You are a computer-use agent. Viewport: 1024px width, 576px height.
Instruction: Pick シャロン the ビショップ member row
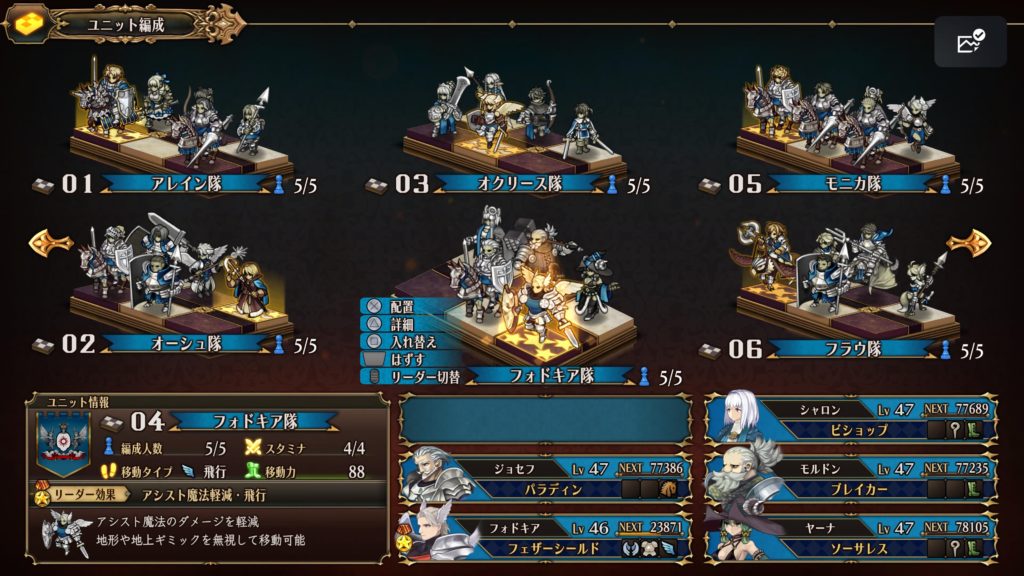tap(852, 418)
